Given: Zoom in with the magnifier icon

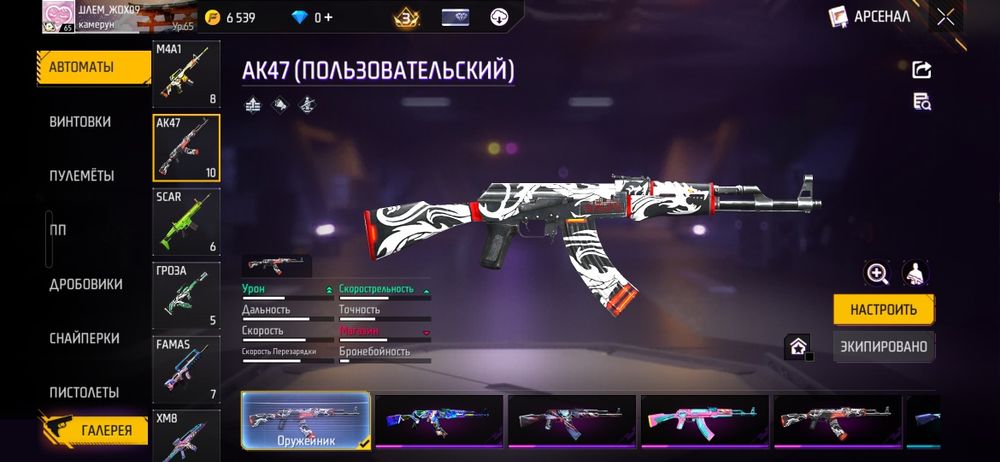Looking at the screenshot, I should pos(877,273).
